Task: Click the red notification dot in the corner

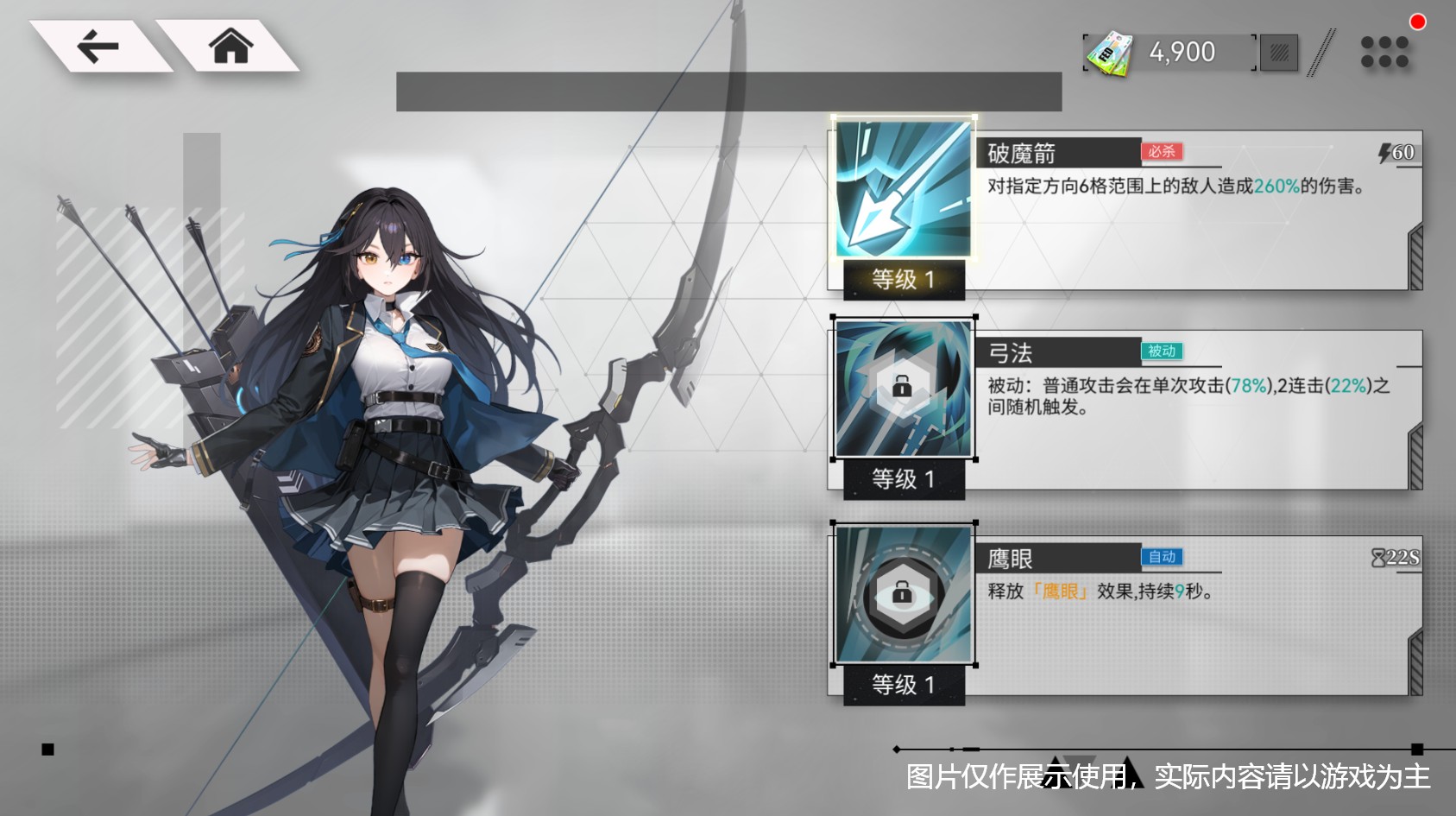Action: pos(1419,22)
